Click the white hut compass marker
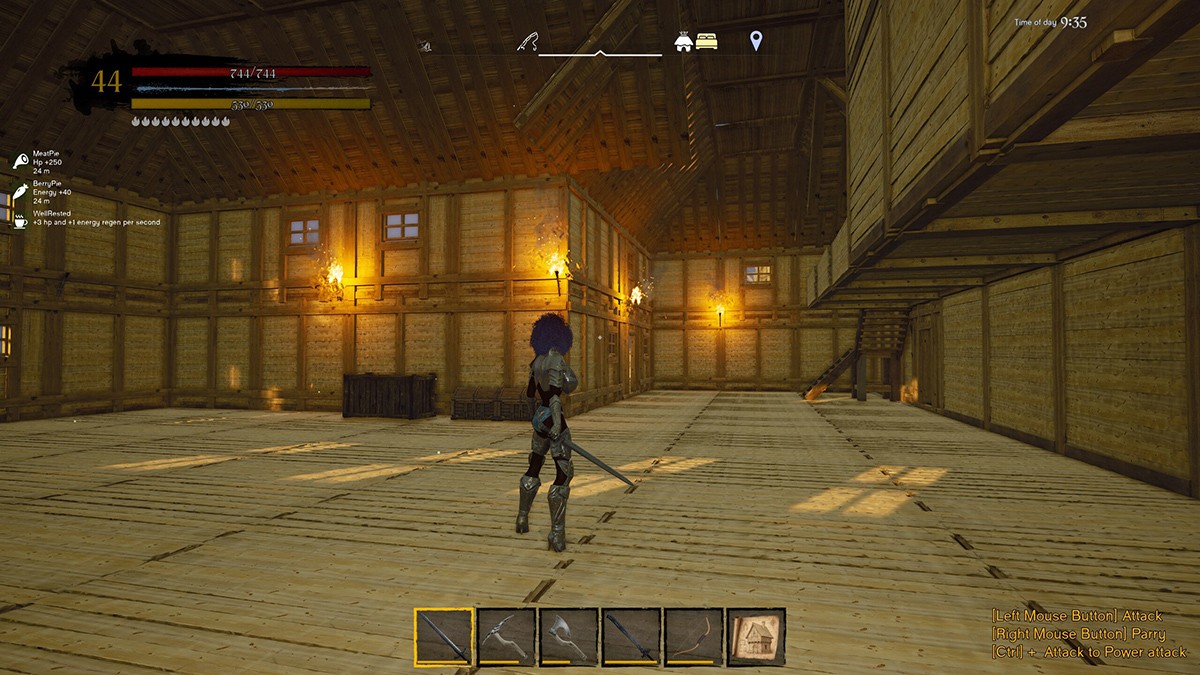This screenshot has height=675, width=1200. 685,41
